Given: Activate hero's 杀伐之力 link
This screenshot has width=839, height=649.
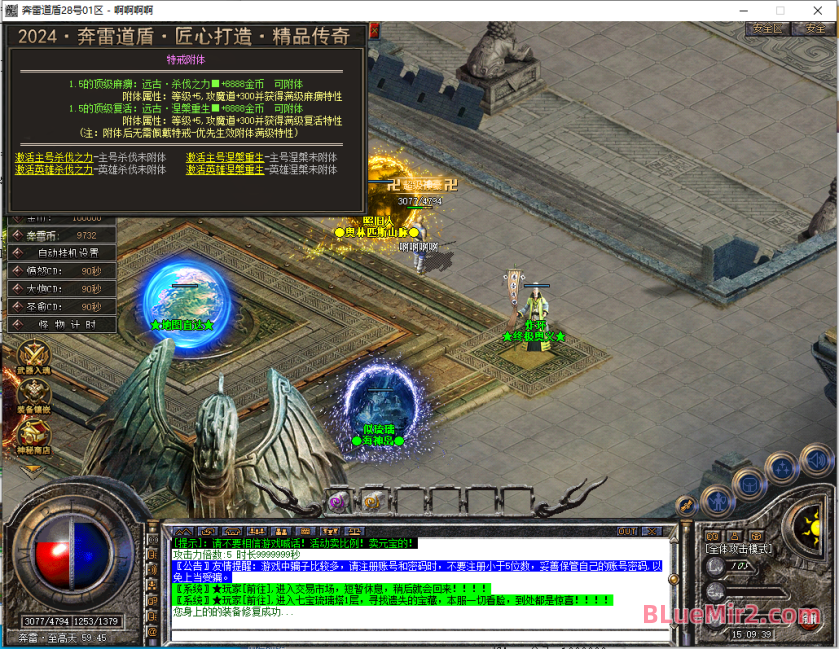Looking at the screenshot, I should (x=55, y=170).
